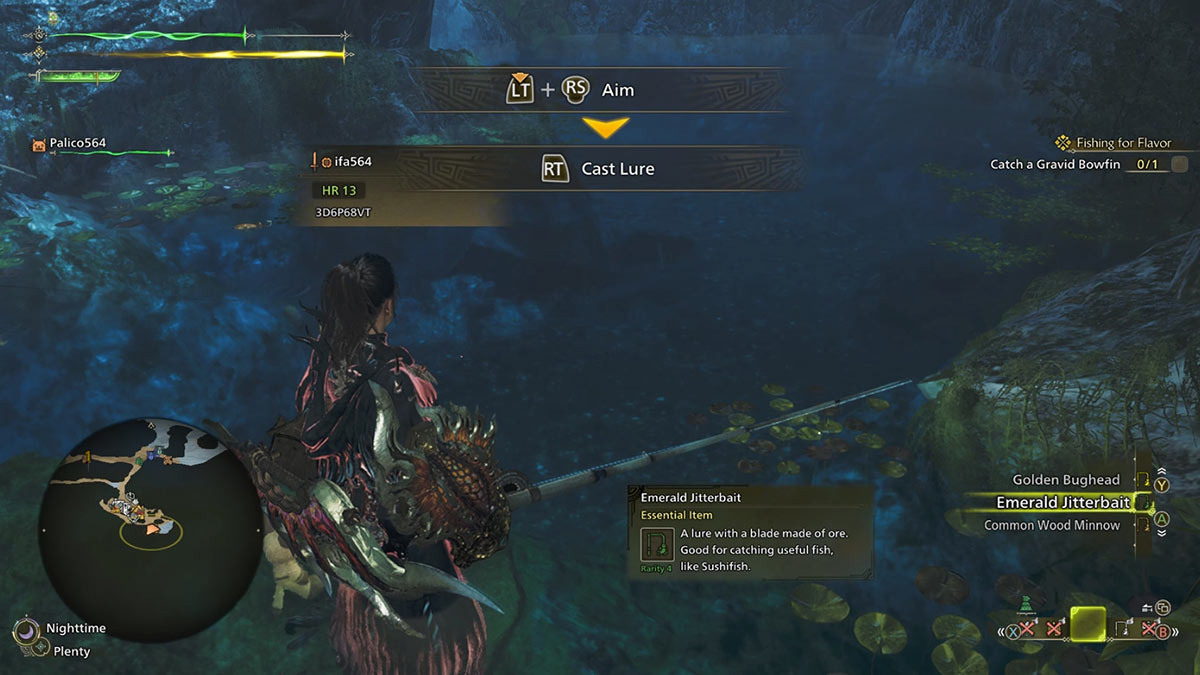Open the Fishing for Flavor quest tracker
This screenshot has height=675, width=1200.
click(1122, 143)
